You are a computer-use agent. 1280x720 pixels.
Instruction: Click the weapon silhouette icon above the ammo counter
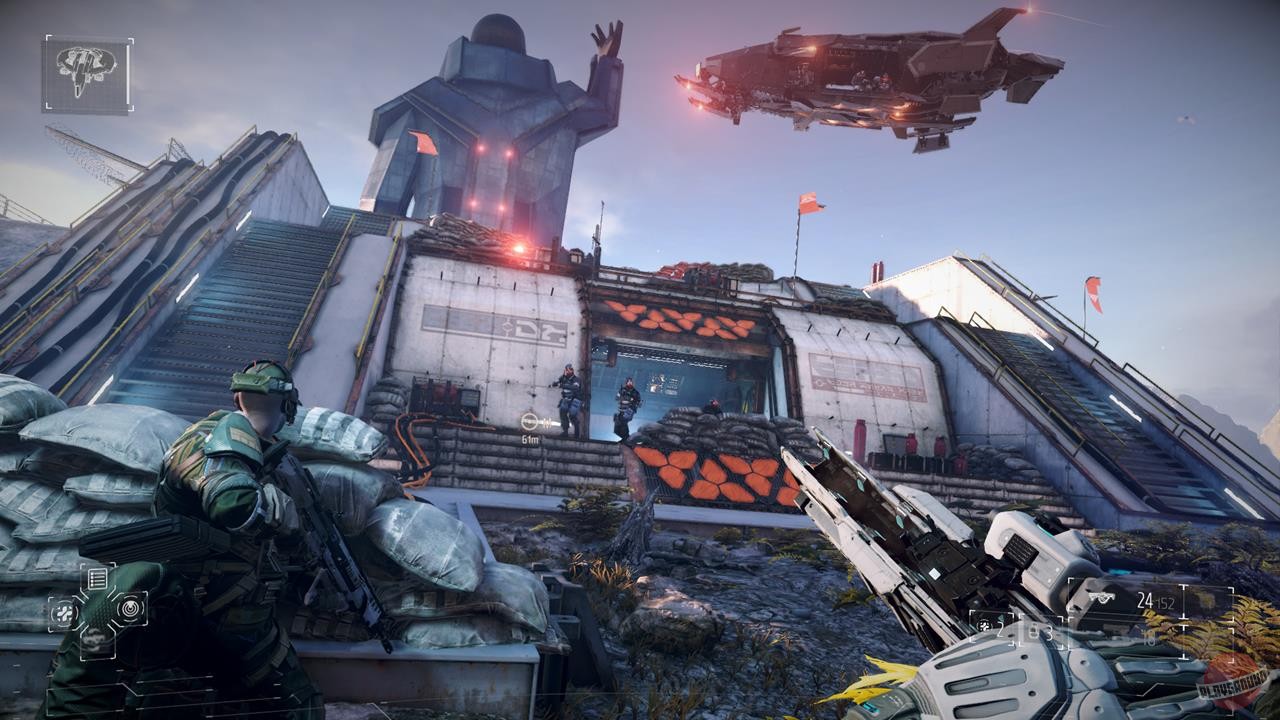click(1101, 598)
